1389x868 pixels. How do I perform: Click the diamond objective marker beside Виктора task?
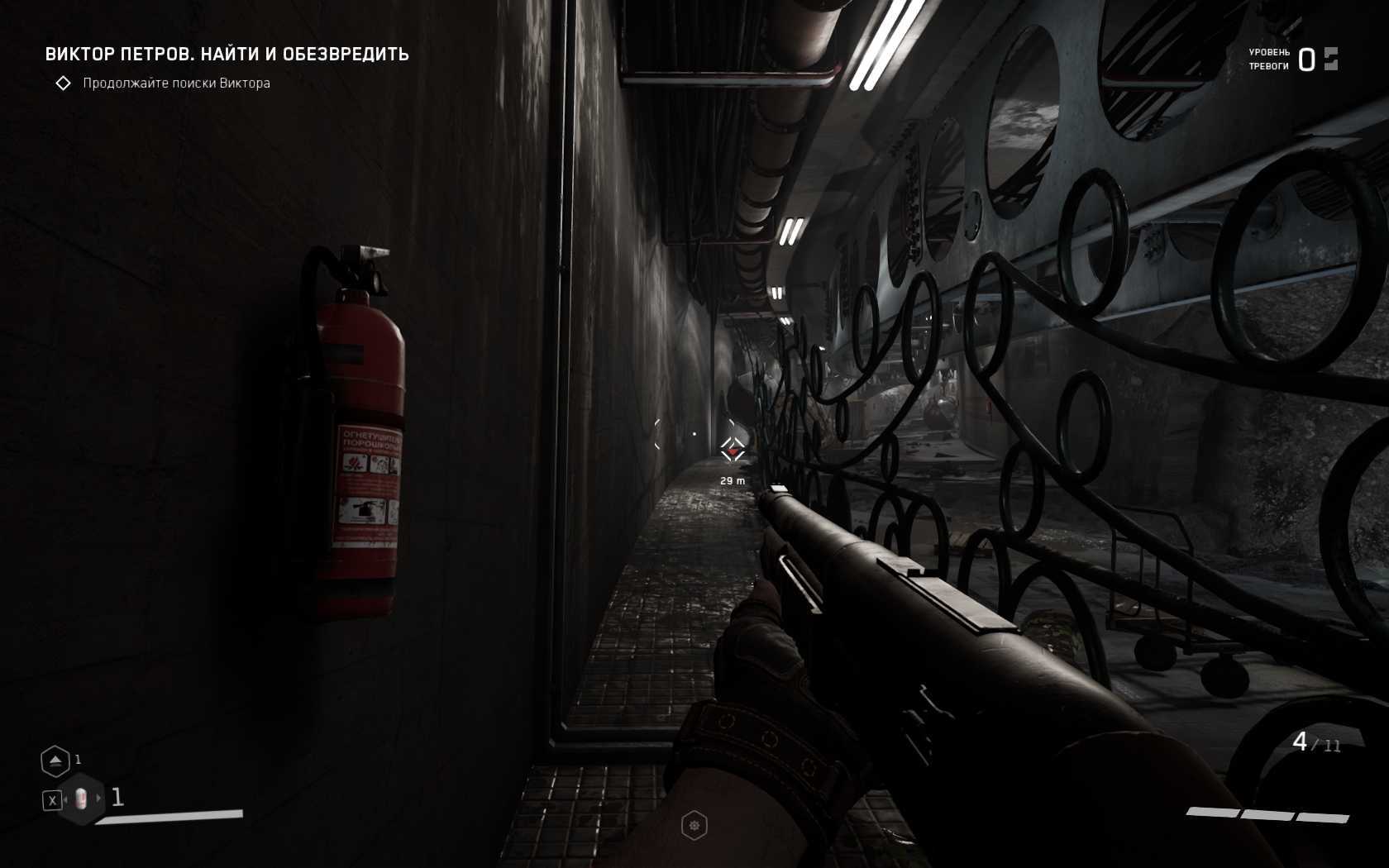tap(63, 83)
